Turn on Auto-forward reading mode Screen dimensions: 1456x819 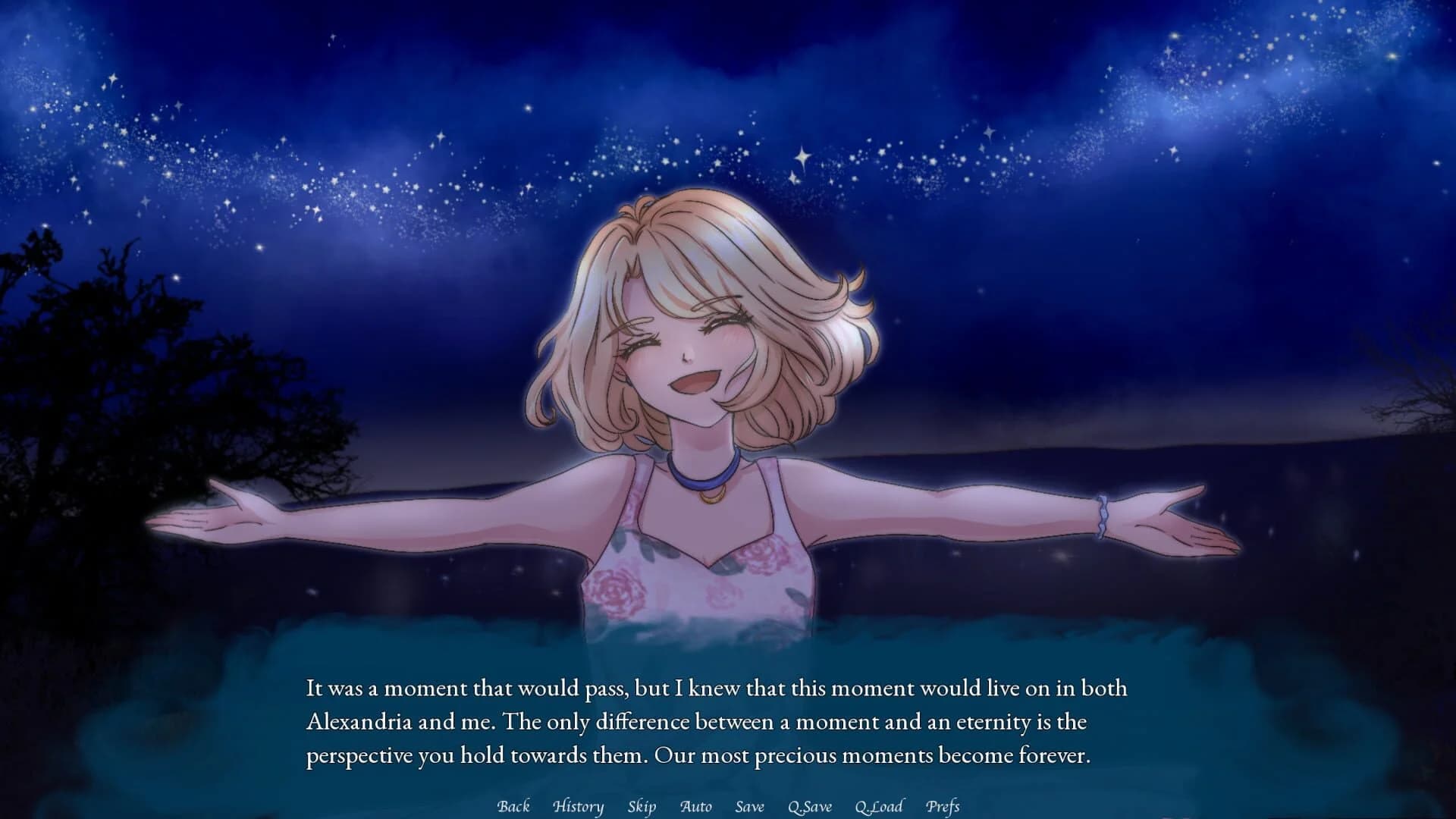pyautogui.click(x=697, y=807)
